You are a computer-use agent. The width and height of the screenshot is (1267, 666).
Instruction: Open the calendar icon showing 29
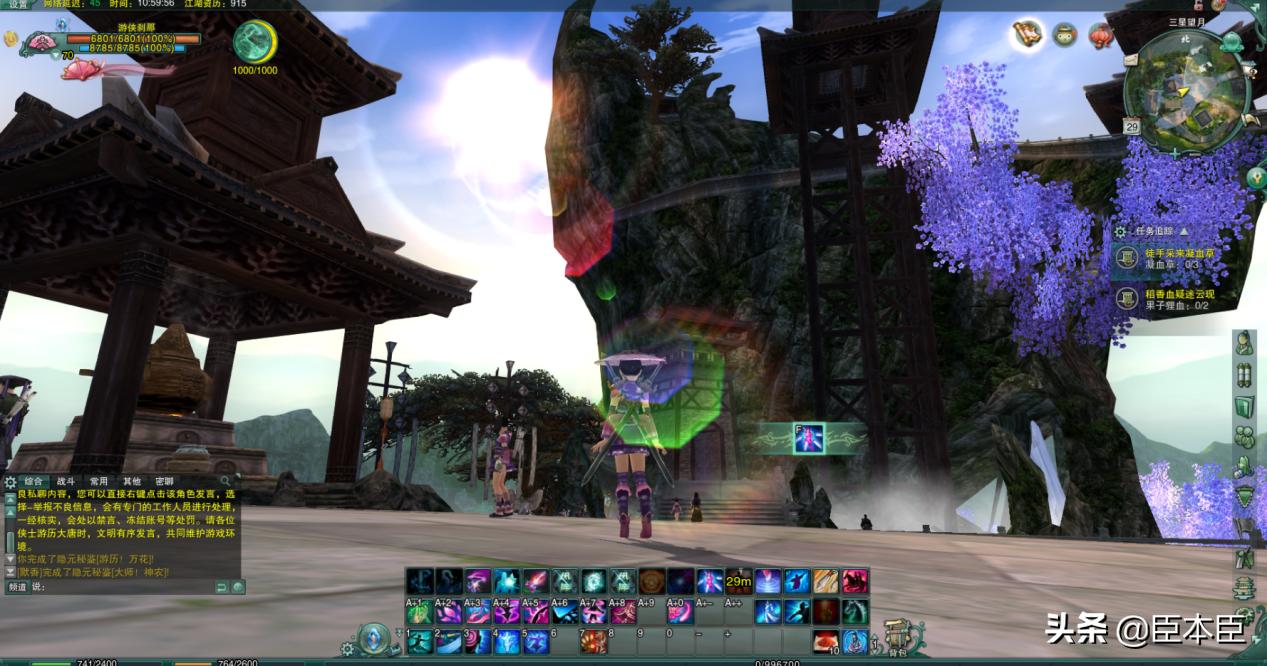tap(1132, 127)
